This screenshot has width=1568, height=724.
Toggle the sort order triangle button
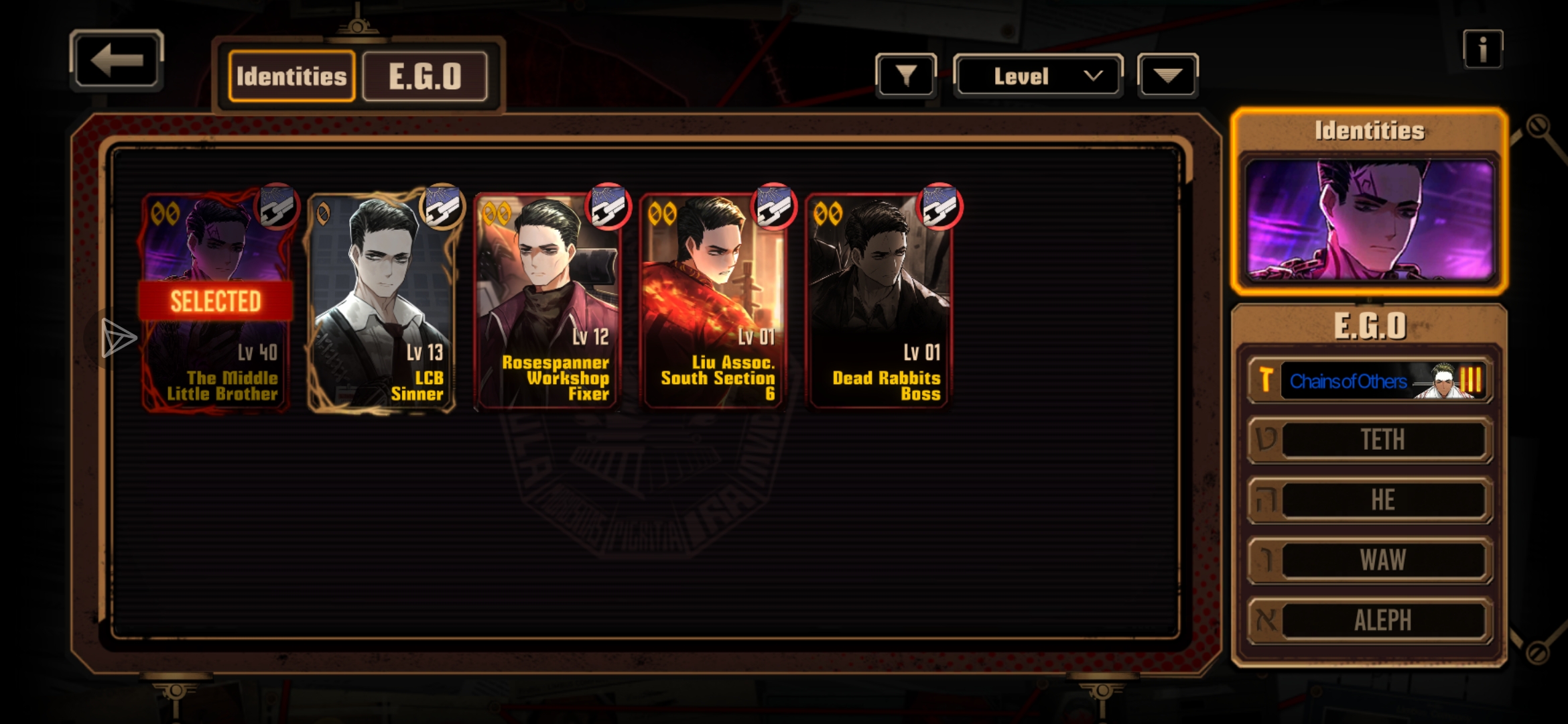1167,76
